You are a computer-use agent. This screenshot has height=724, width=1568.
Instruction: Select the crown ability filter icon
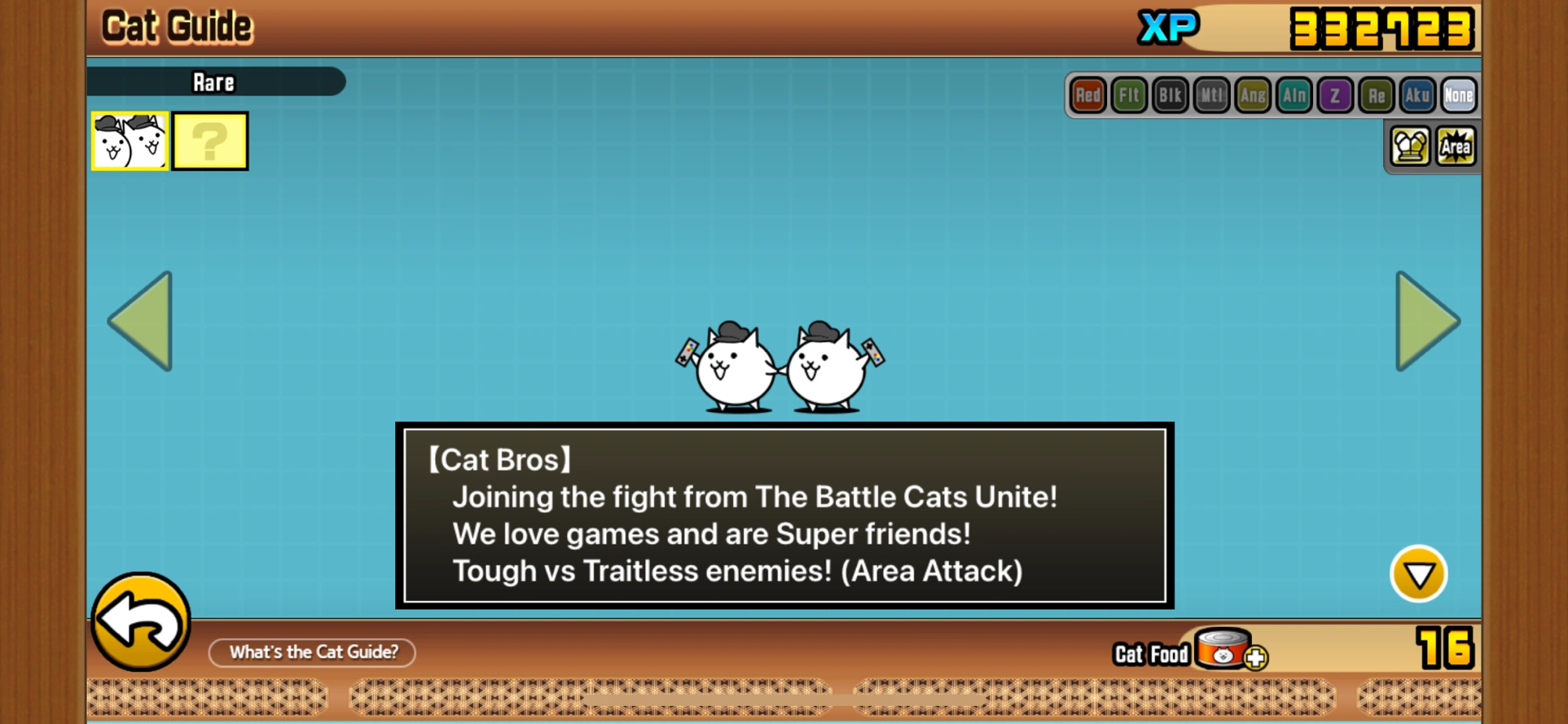coord(1410,146)
